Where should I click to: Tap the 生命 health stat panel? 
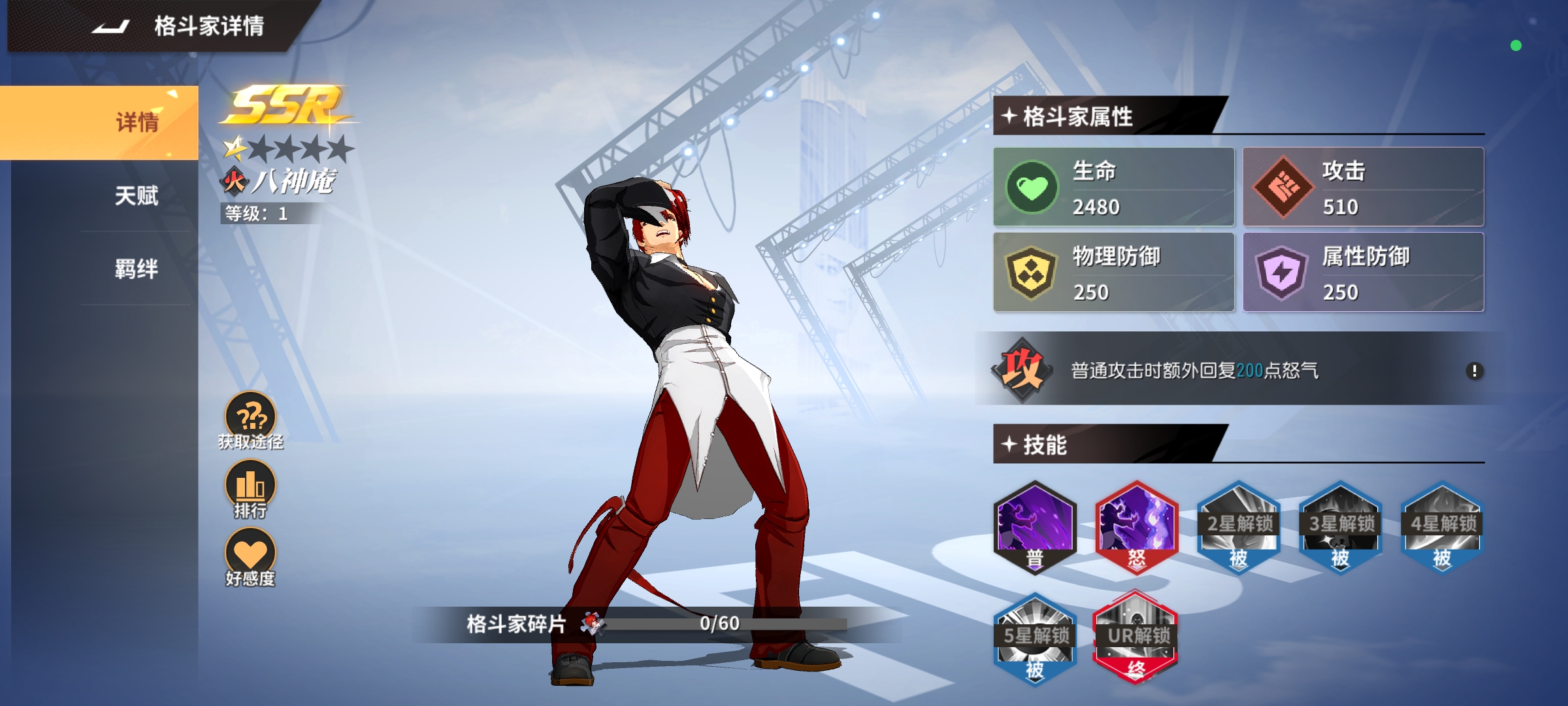click(1113, 187)
